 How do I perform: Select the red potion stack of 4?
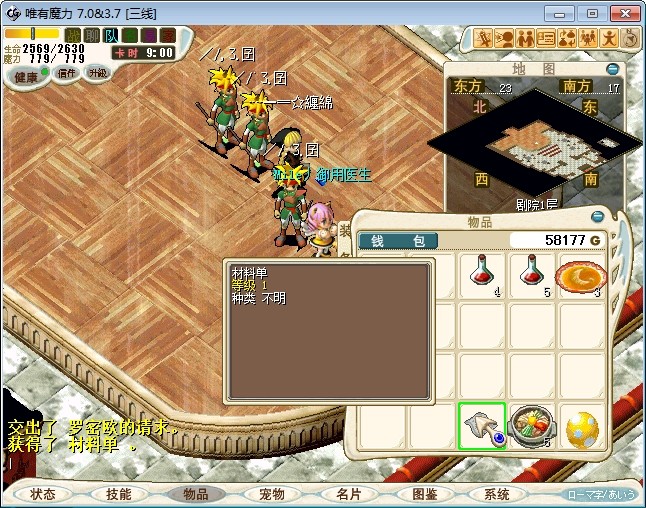click(483, 275)
